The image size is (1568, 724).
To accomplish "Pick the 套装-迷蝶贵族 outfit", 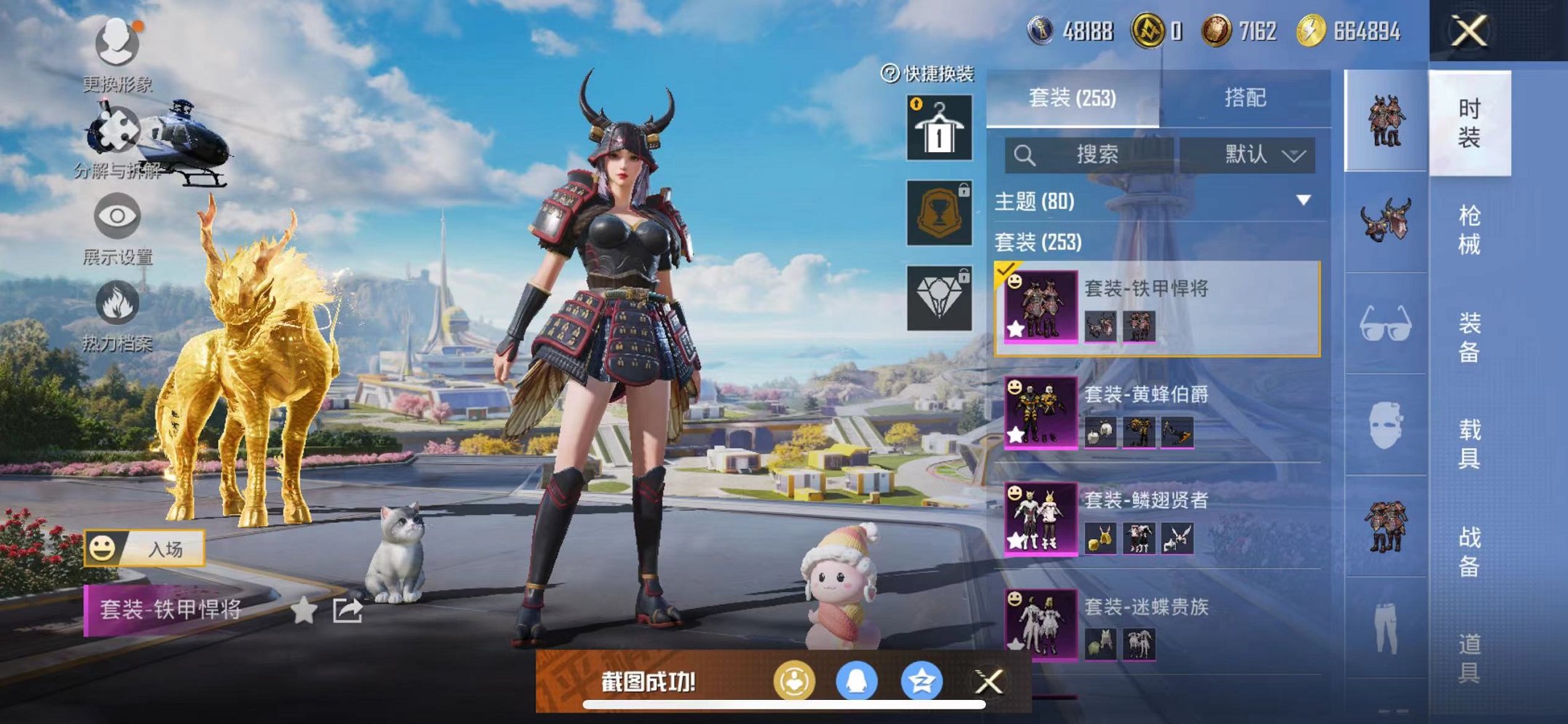I will (1157, 625).
